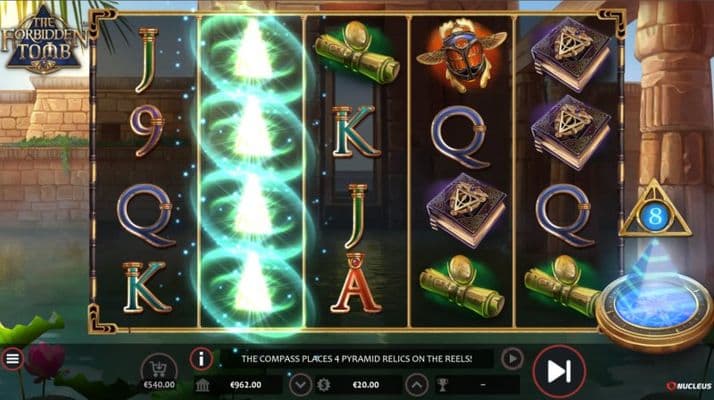This screenshot has height=400, width=714.
Task: Increase the bet amount
Action: 414,385
